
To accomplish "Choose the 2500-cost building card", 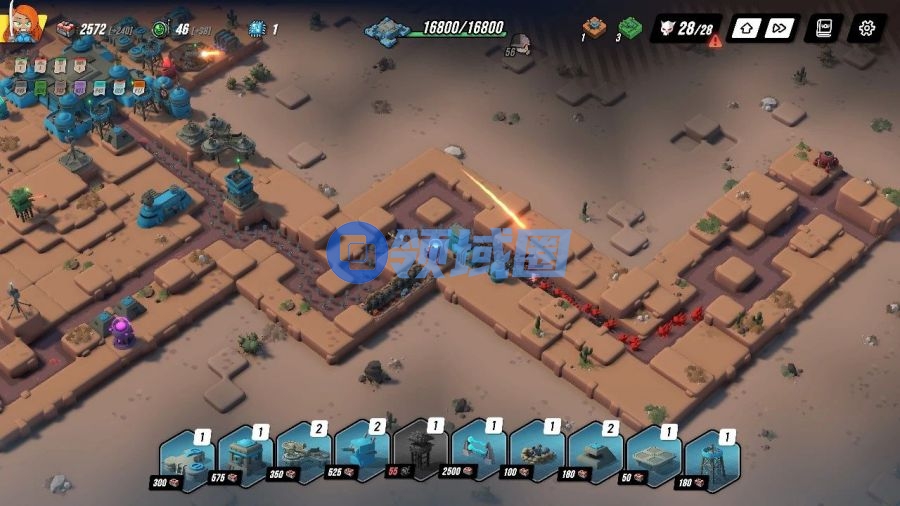I will point(477,459).
